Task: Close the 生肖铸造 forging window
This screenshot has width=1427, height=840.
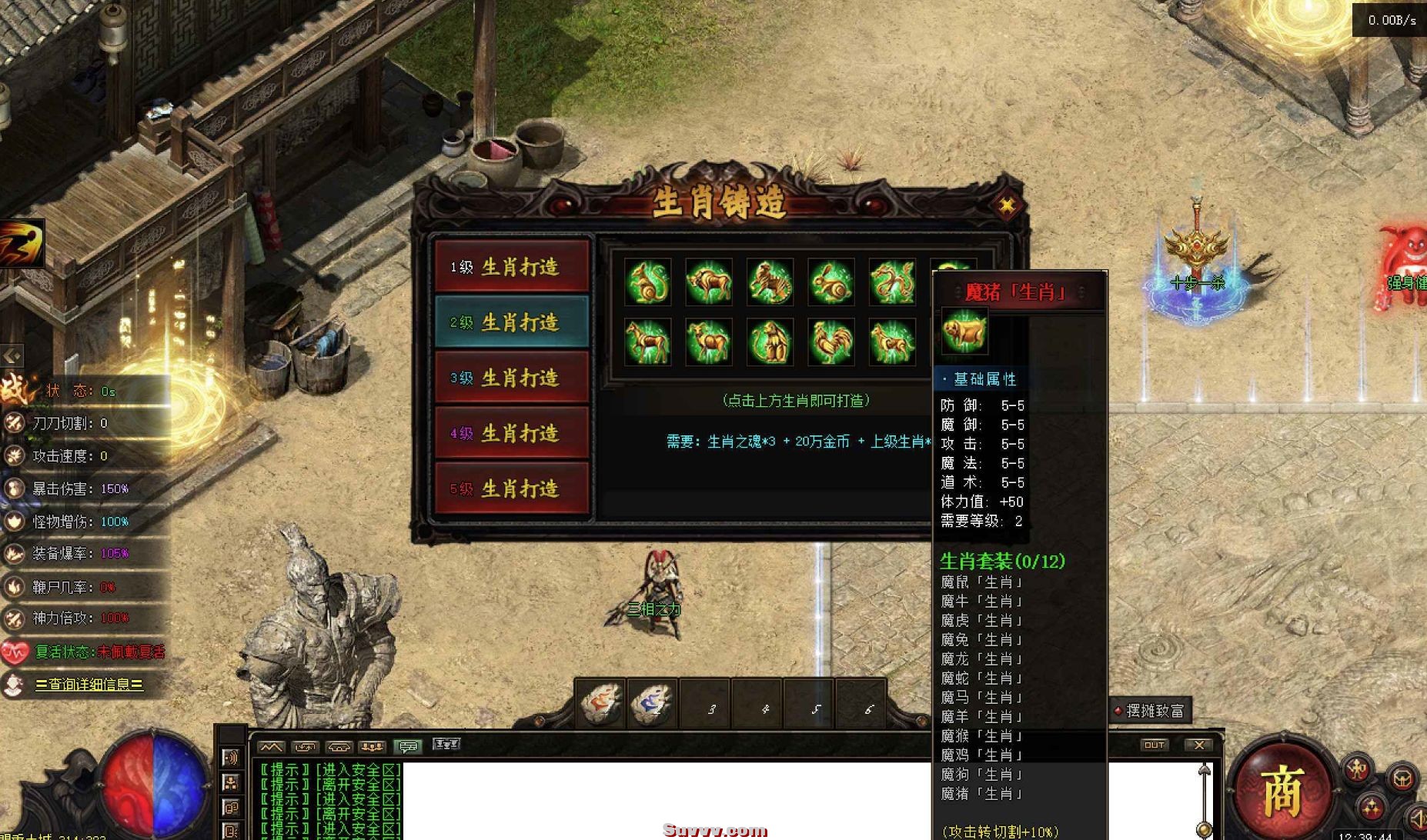Action: click(1006, 205)
